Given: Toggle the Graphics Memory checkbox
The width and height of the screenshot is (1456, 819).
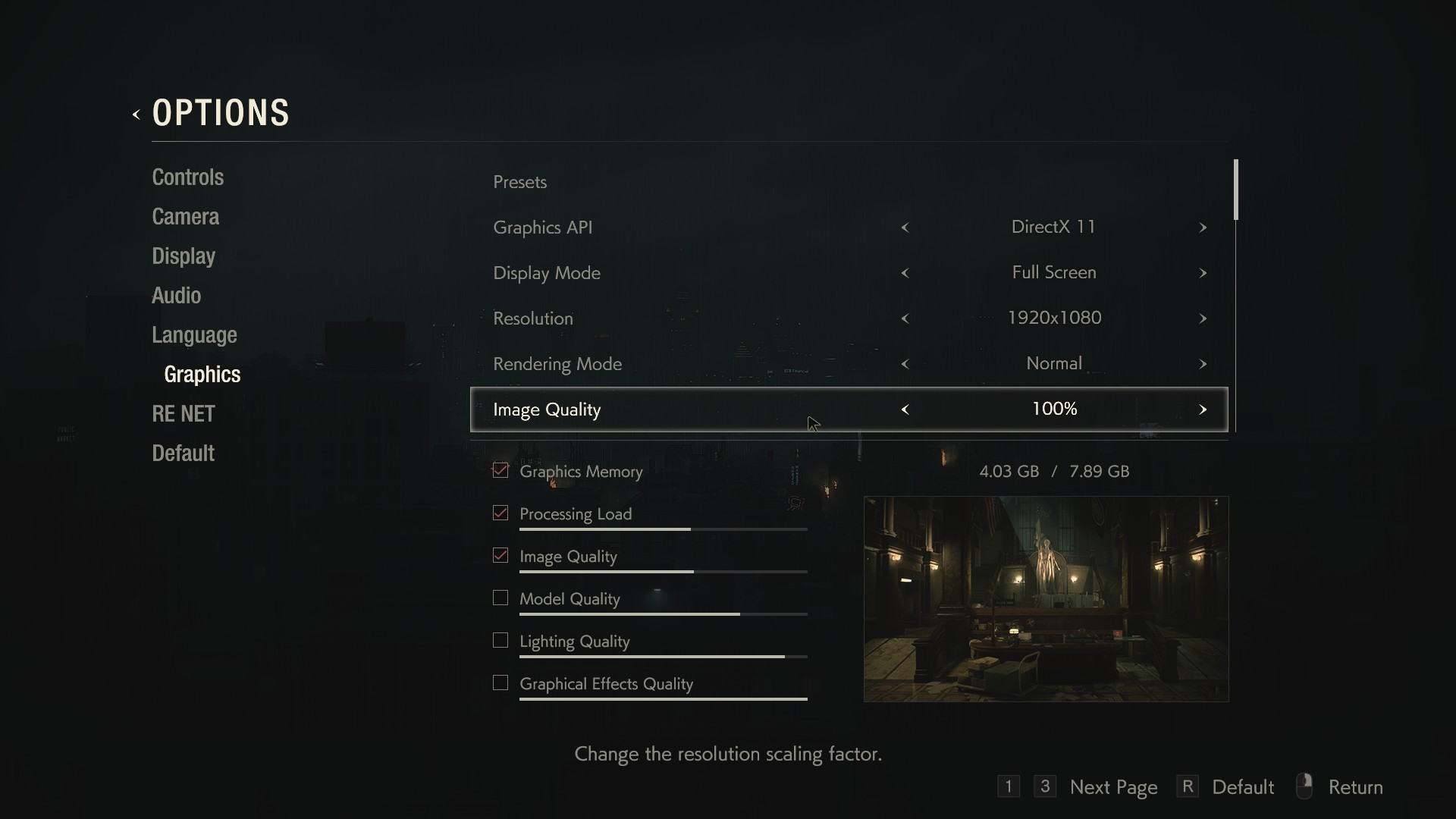Looking at the screenshot, I should pos(500,471).
